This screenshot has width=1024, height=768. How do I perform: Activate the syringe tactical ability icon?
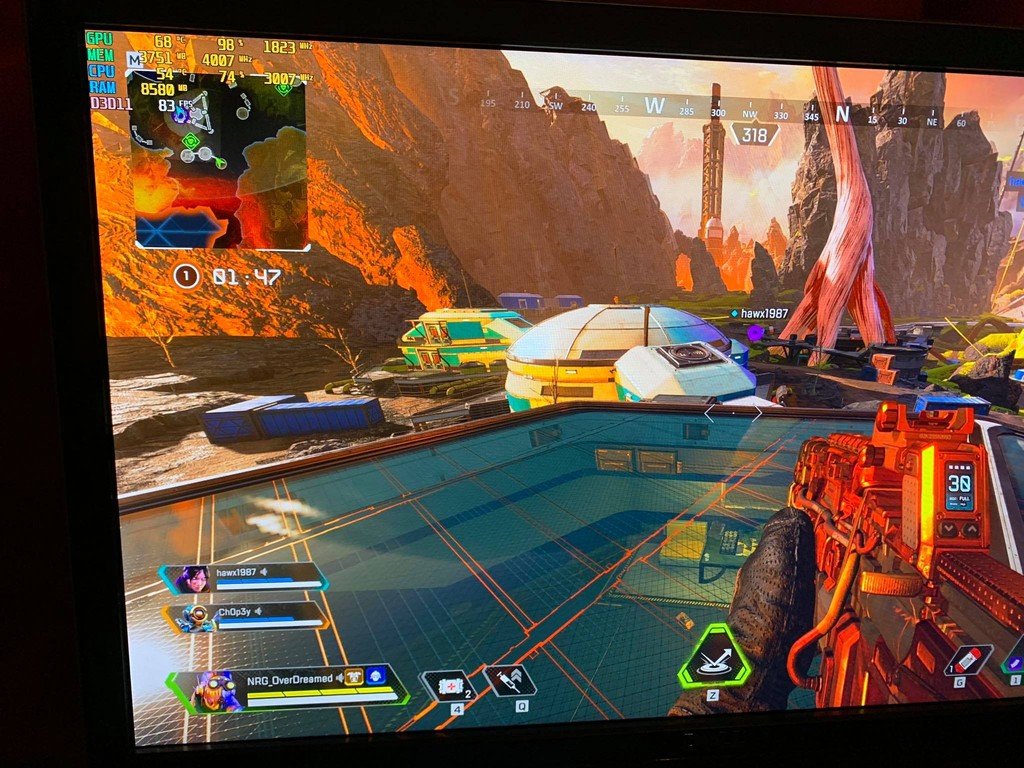click(x=509, y=681)
